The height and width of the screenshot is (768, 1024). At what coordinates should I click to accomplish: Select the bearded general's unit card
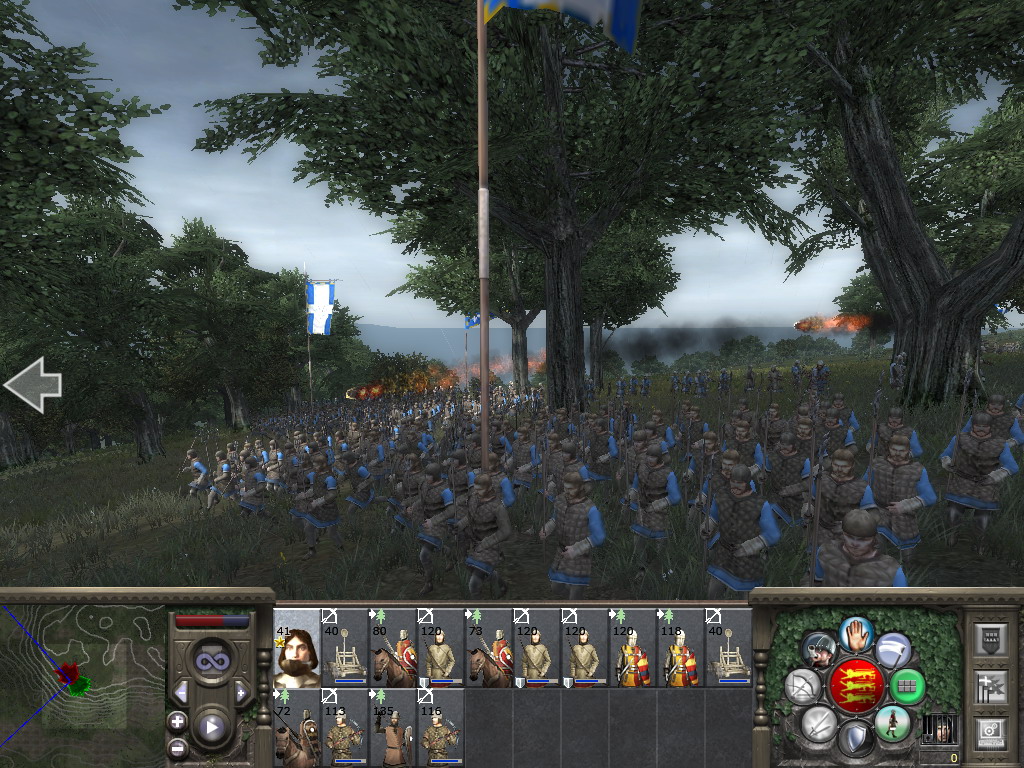[297, 648]
